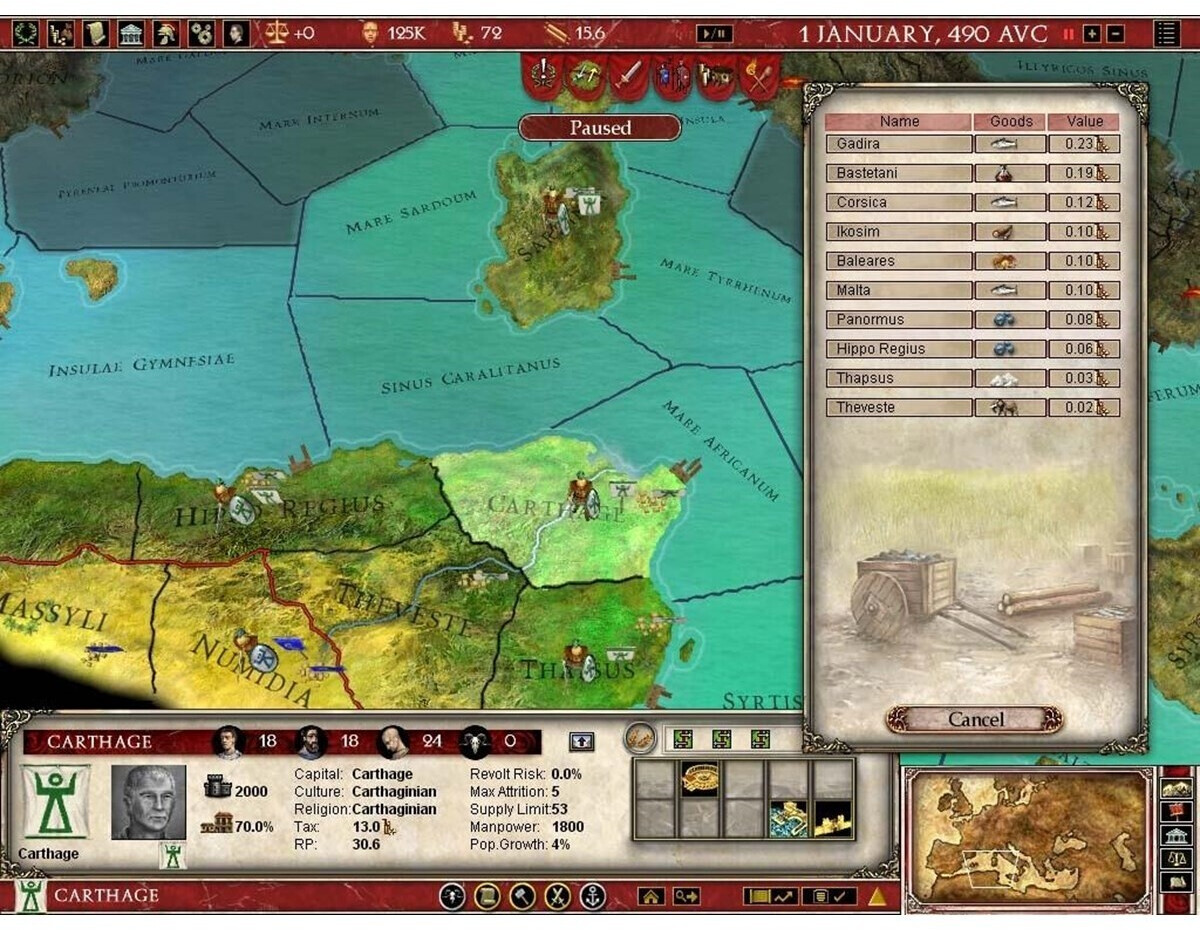This screenshot has height=930, width=1200.
Task: Select Ikosim in the trade list
Action: 899,232
